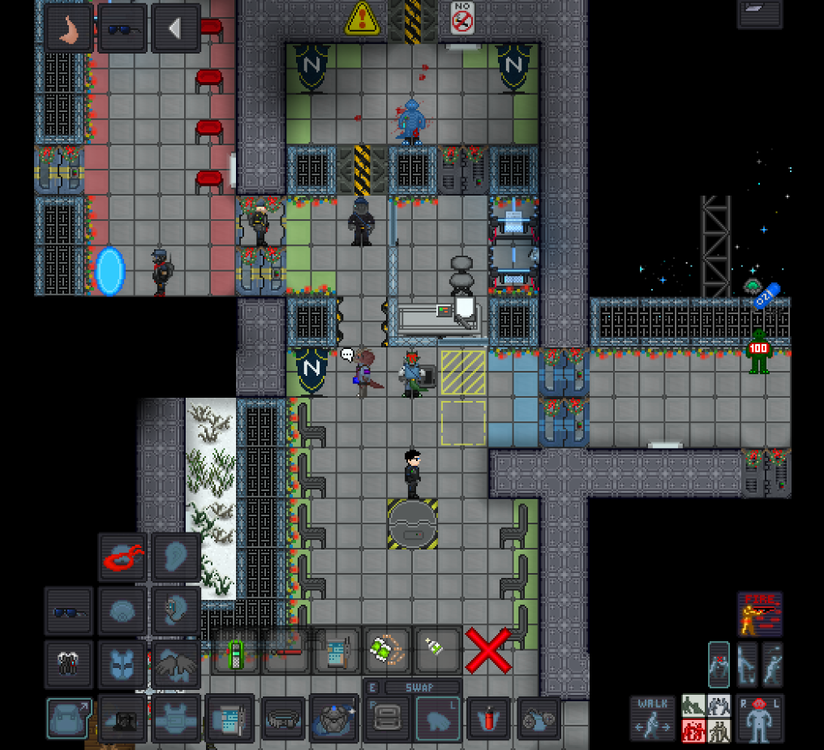Select the red harm intent square
Viewport: 824px width, 750px height.
(693, 731)
